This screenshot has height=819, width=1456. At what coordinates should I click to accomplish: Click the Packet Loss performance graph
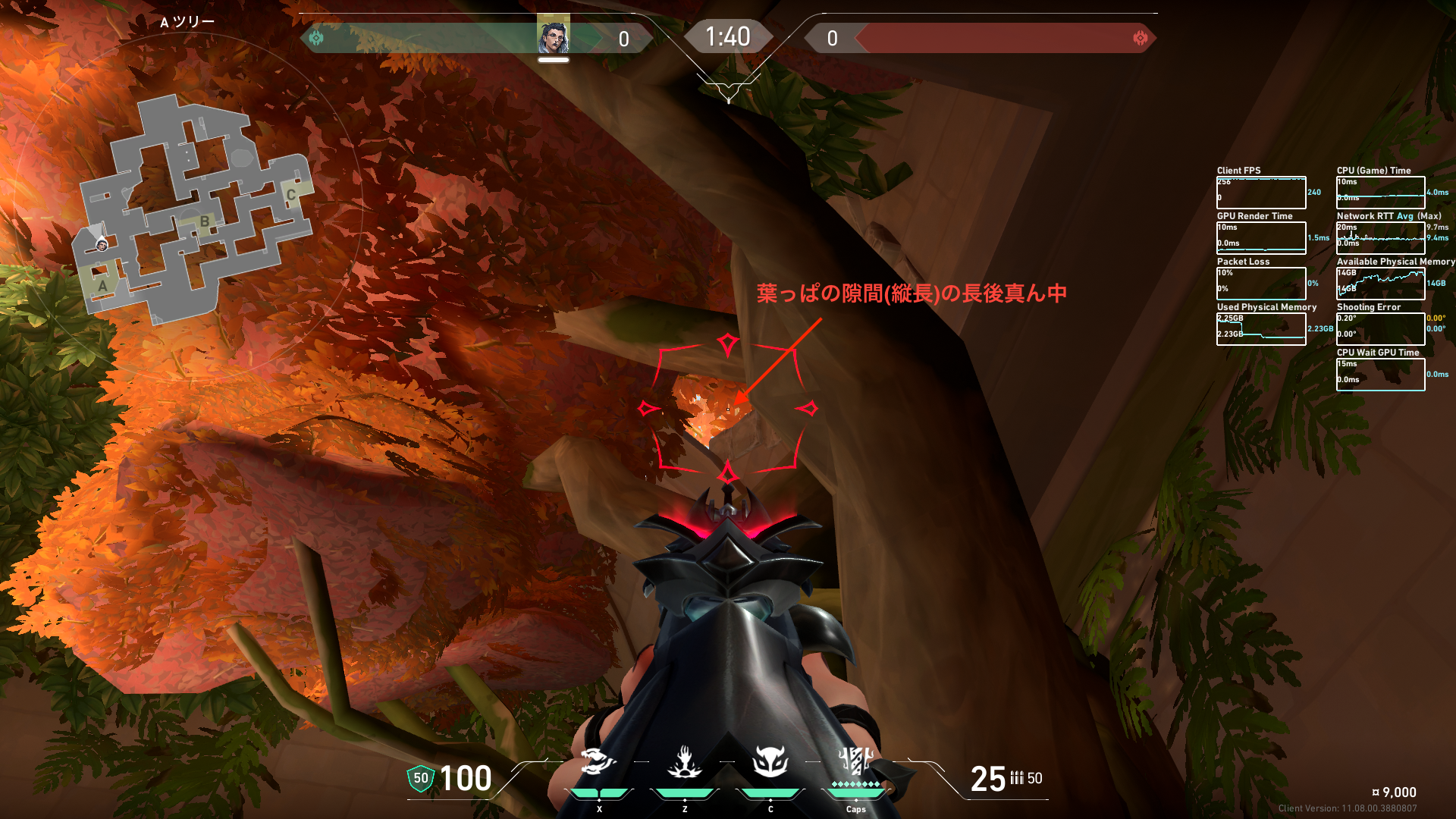(x=1260, y=284)
